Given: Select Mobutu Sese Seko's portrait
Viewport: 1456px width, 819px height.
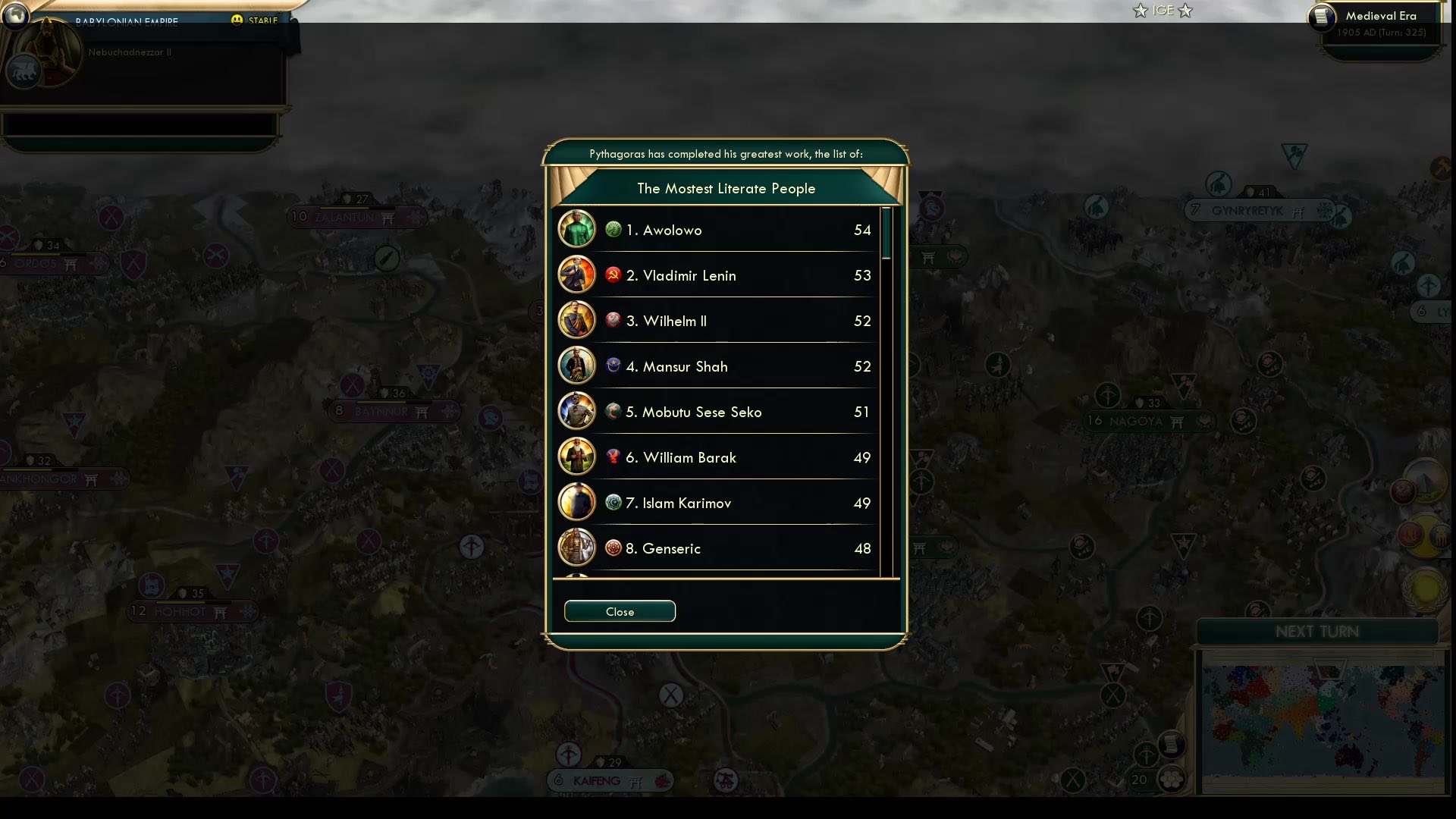Looking at the screenshot, I should point(576,411).
